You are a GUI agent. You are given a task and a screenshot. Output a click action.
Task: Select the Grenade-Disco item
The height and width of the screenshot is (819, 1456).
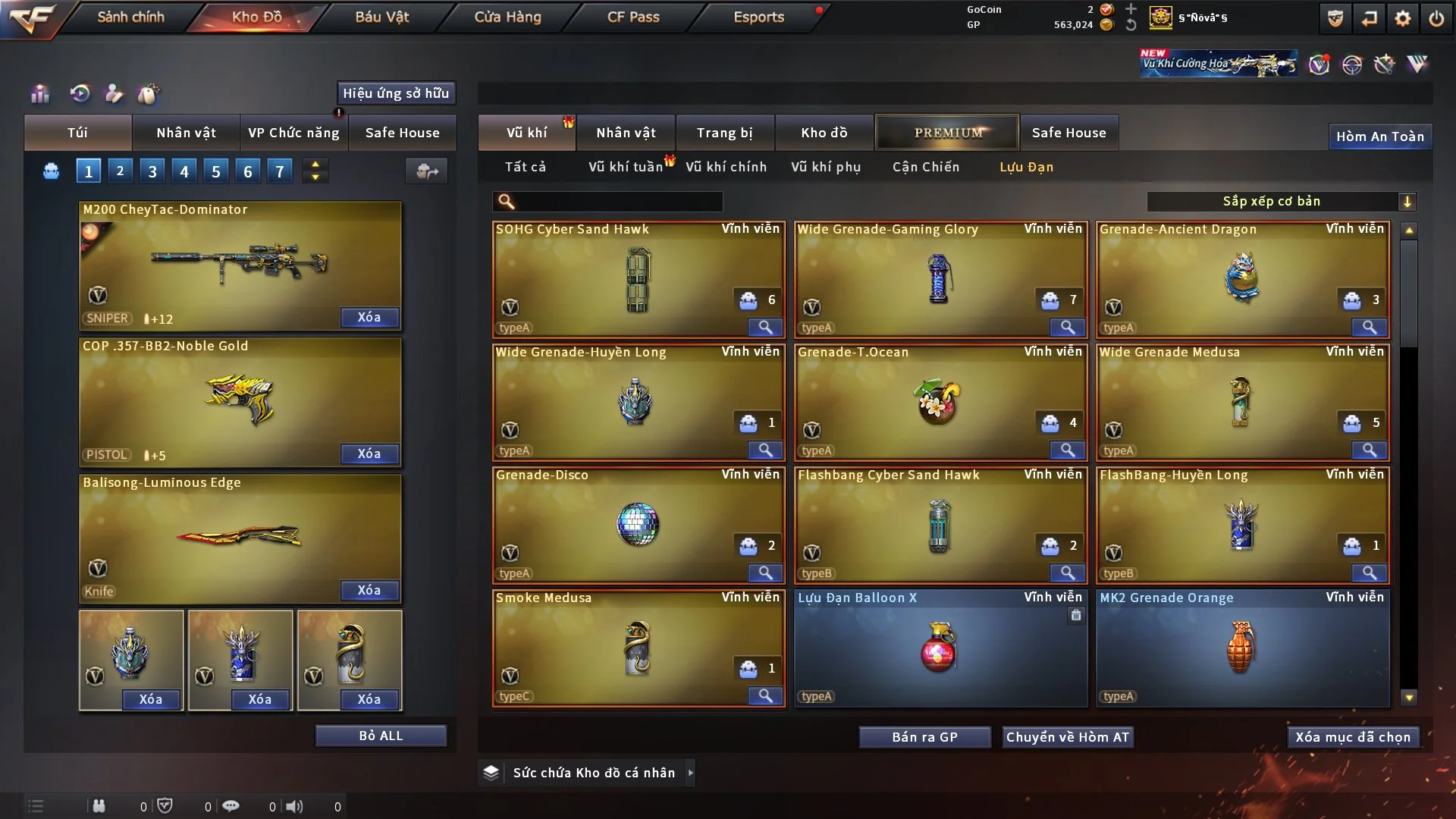[638, 525]
